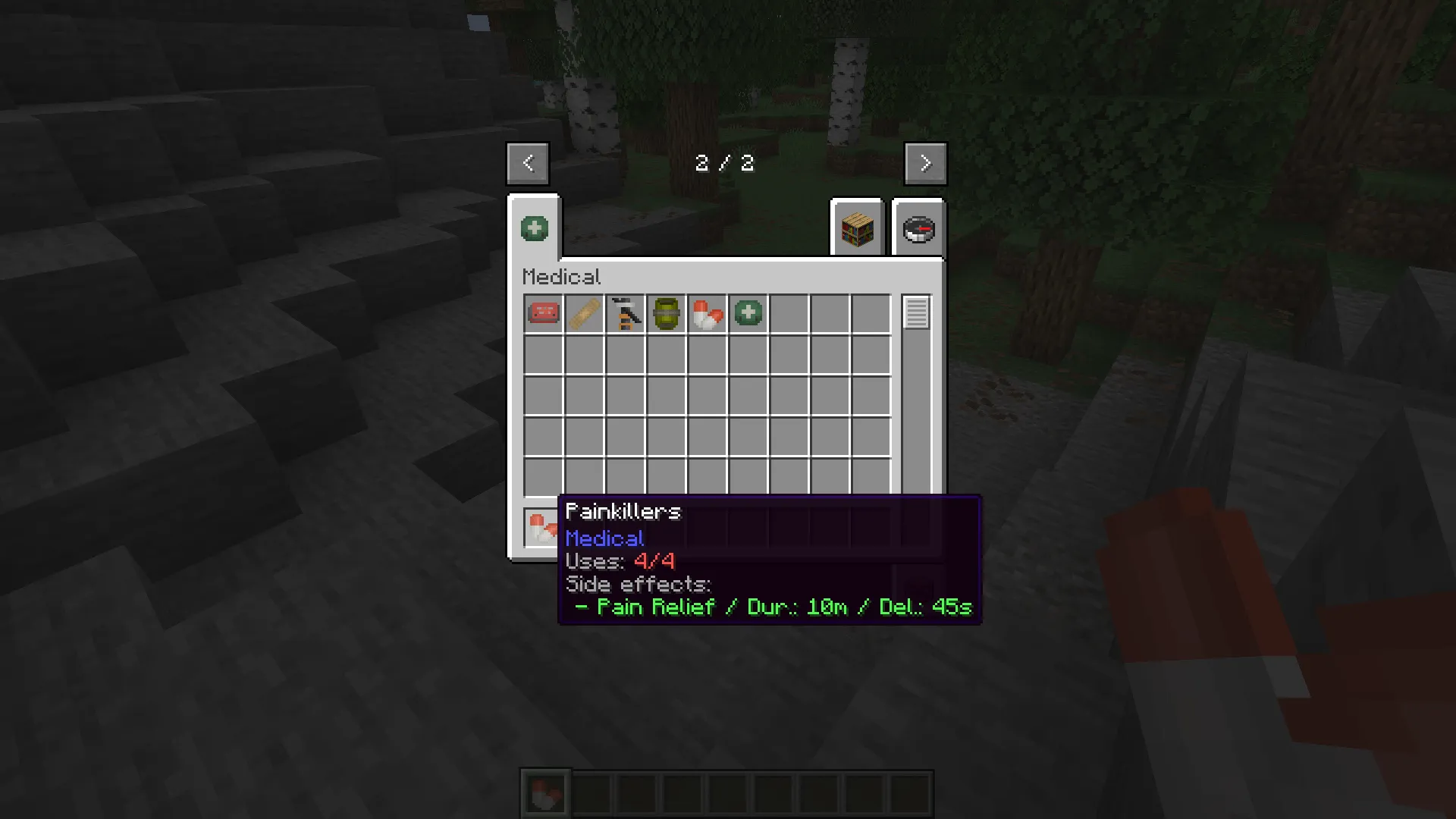Select the Painkillers pills item
This screenshot has height=819, width=1456.
point(707,313)
